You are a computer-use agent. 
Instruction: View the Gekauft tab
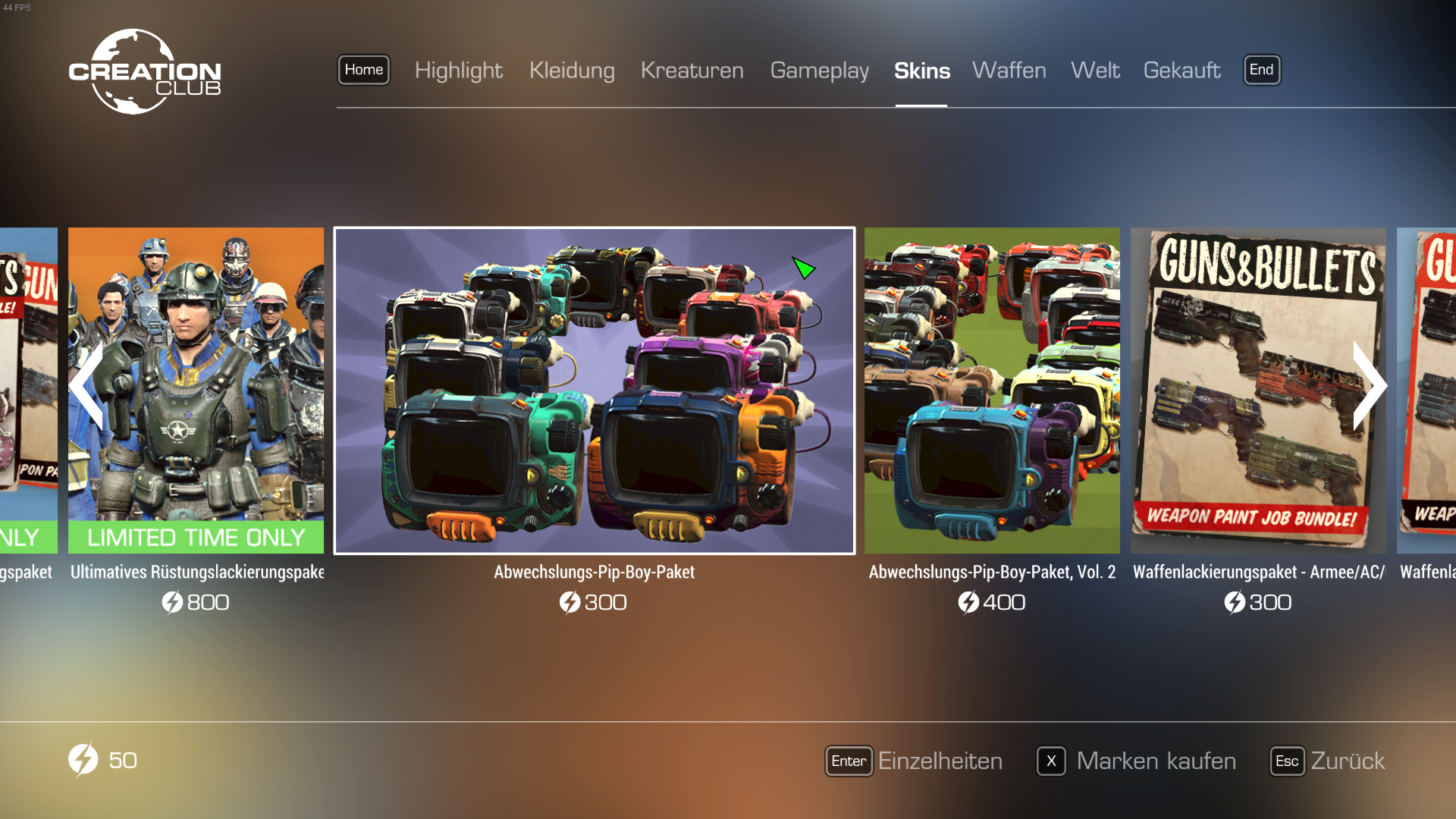(1181, 71)
